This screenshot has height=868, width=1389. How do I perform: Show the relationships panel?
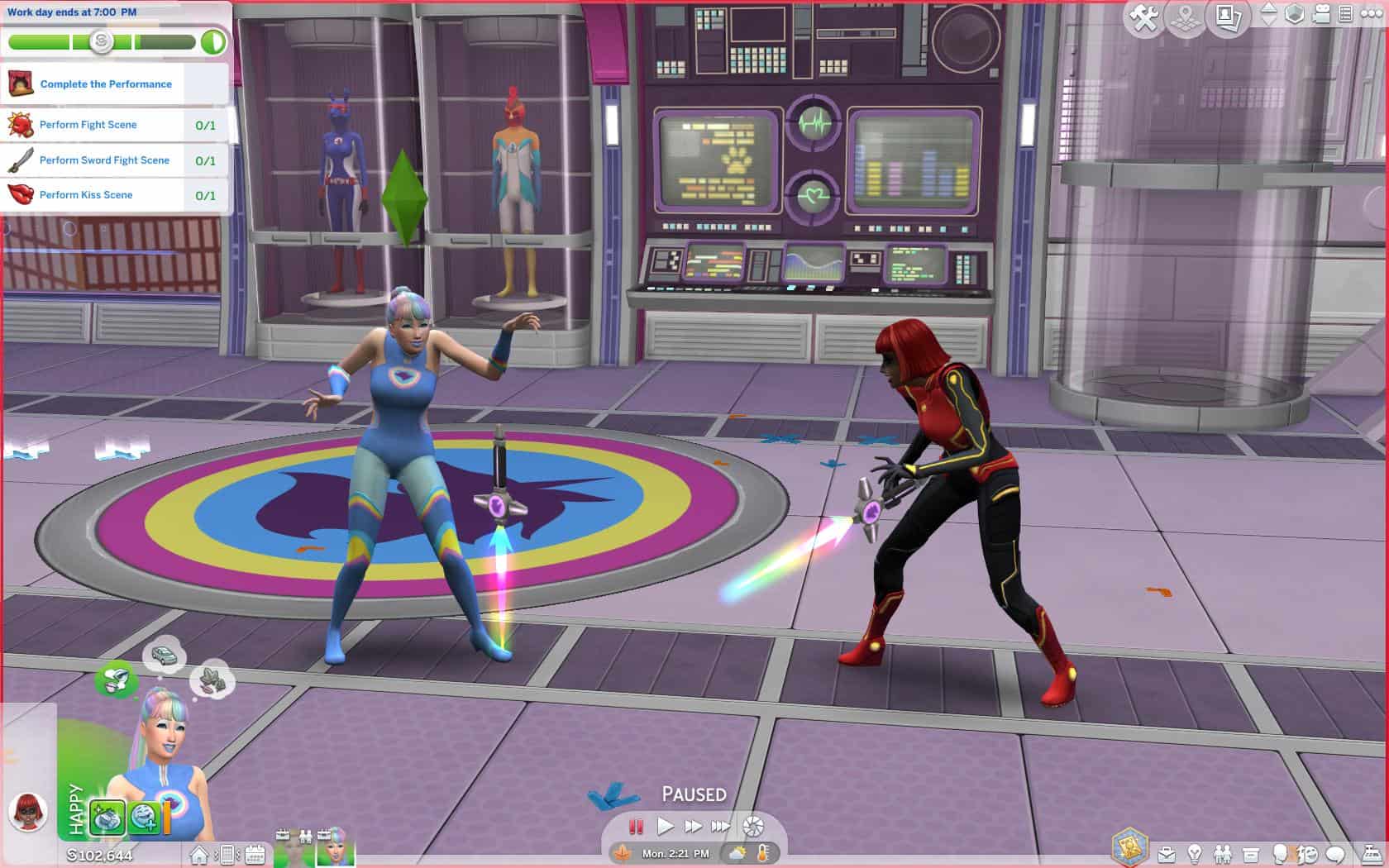click(x=1223, y=854)
